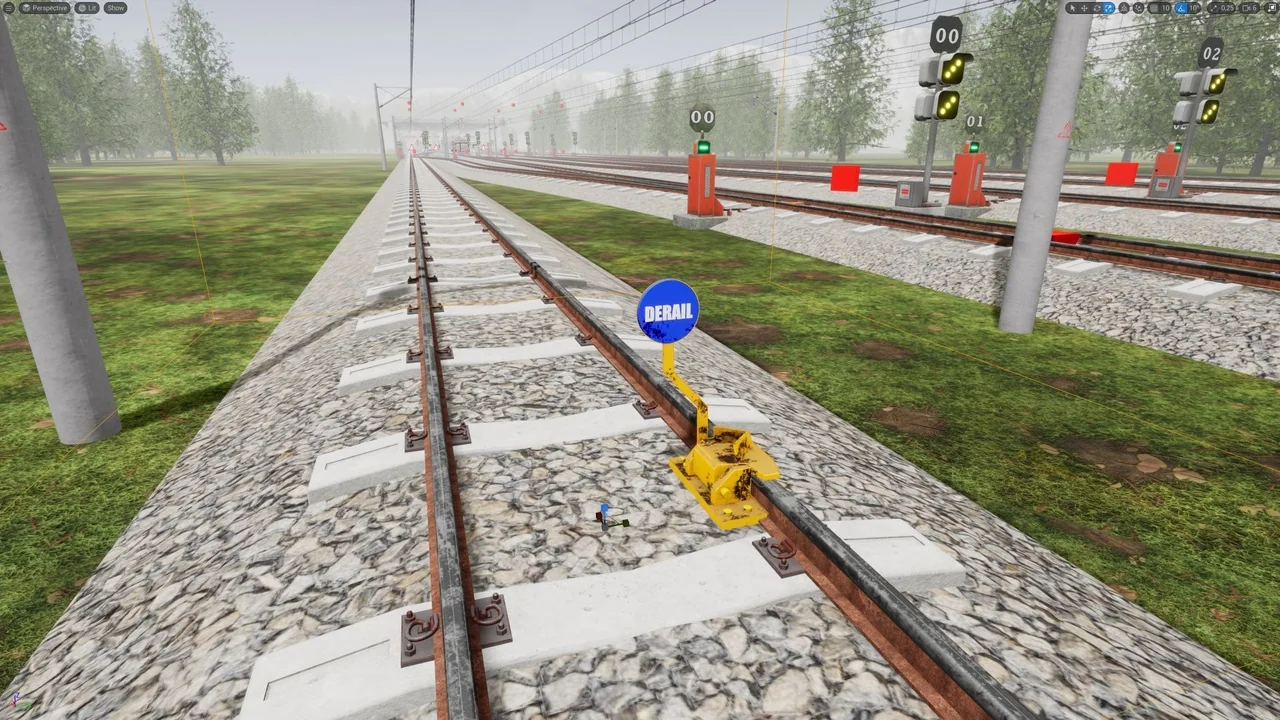The width and height of the screenshot is (1280, 720).
Task: Click the grid snap value 10 button
Action: point(1164,7)
